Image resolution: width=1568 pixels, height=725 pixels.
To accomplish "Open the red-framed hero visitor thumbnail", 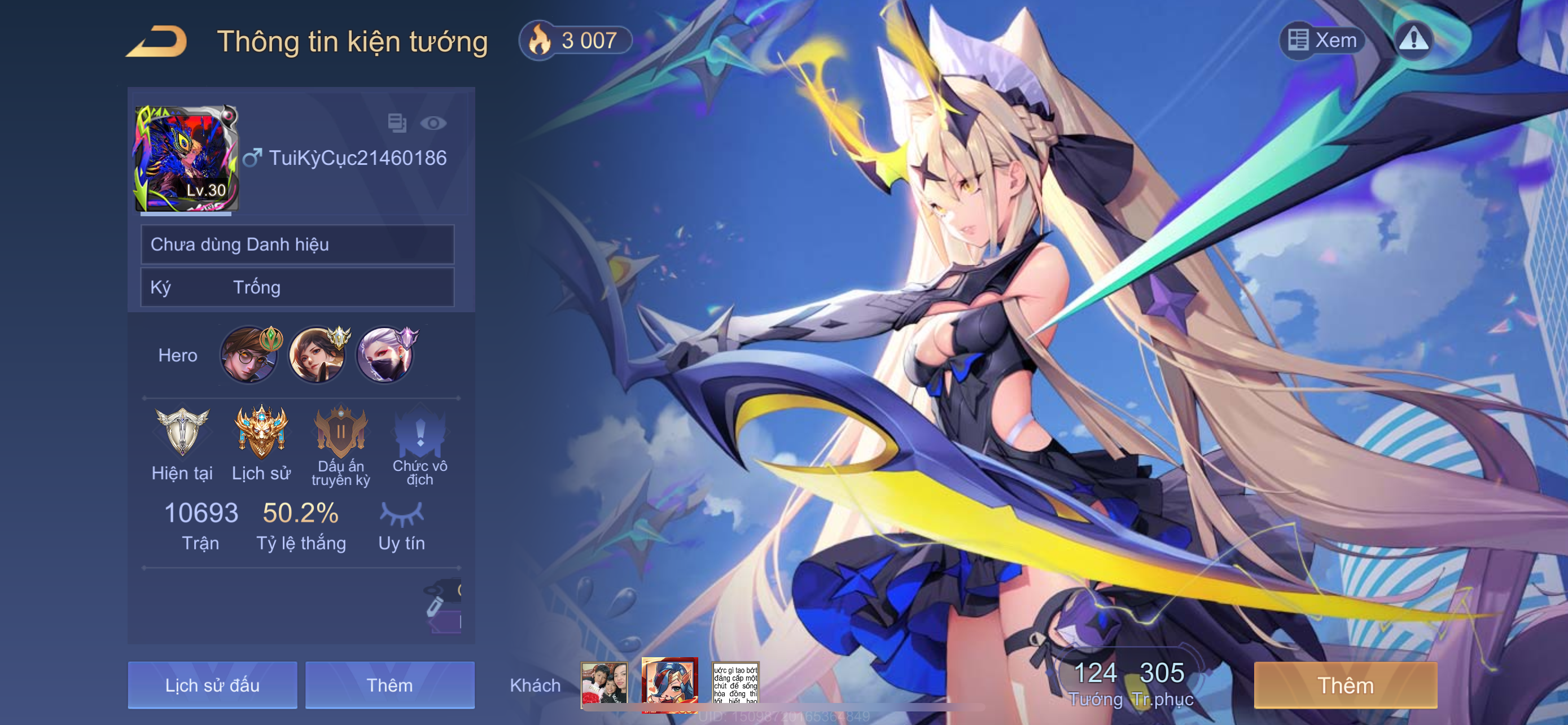I will (x=669, y=684).
